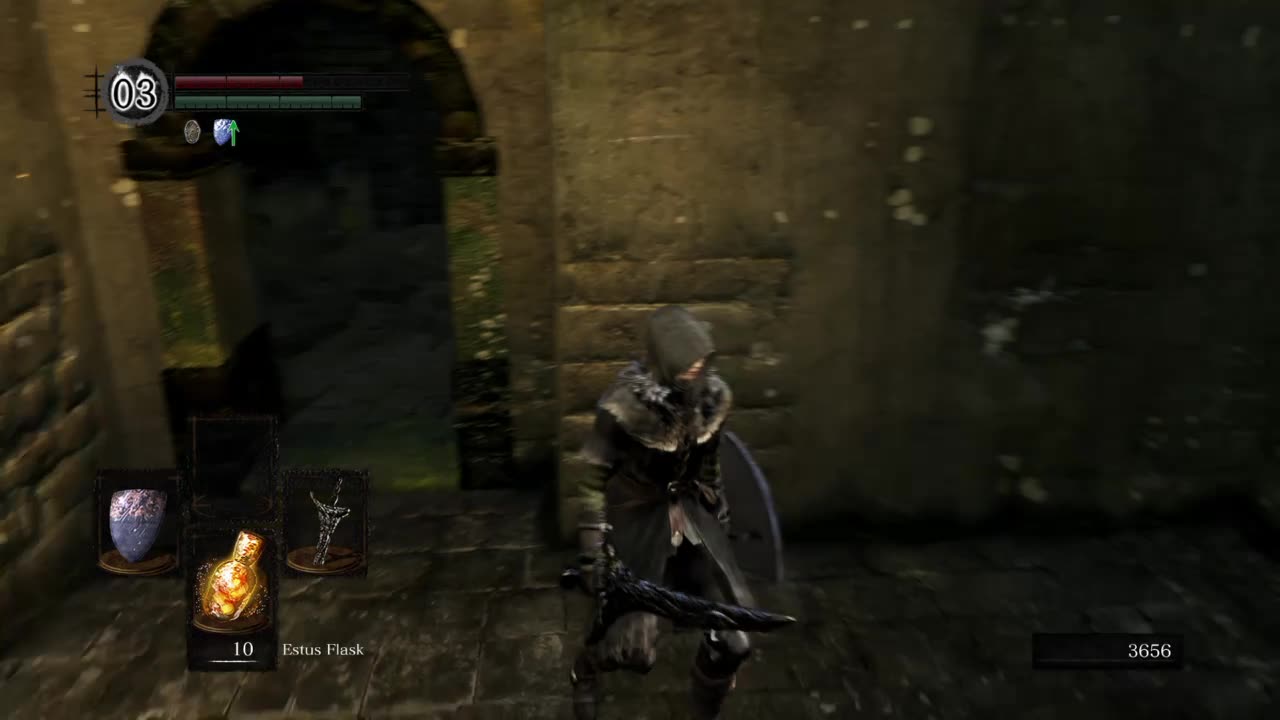1280x720 pixels.
Task: Select the right-hand weapon slot icon
Action: pyautogui.click(x=327, y=520)
